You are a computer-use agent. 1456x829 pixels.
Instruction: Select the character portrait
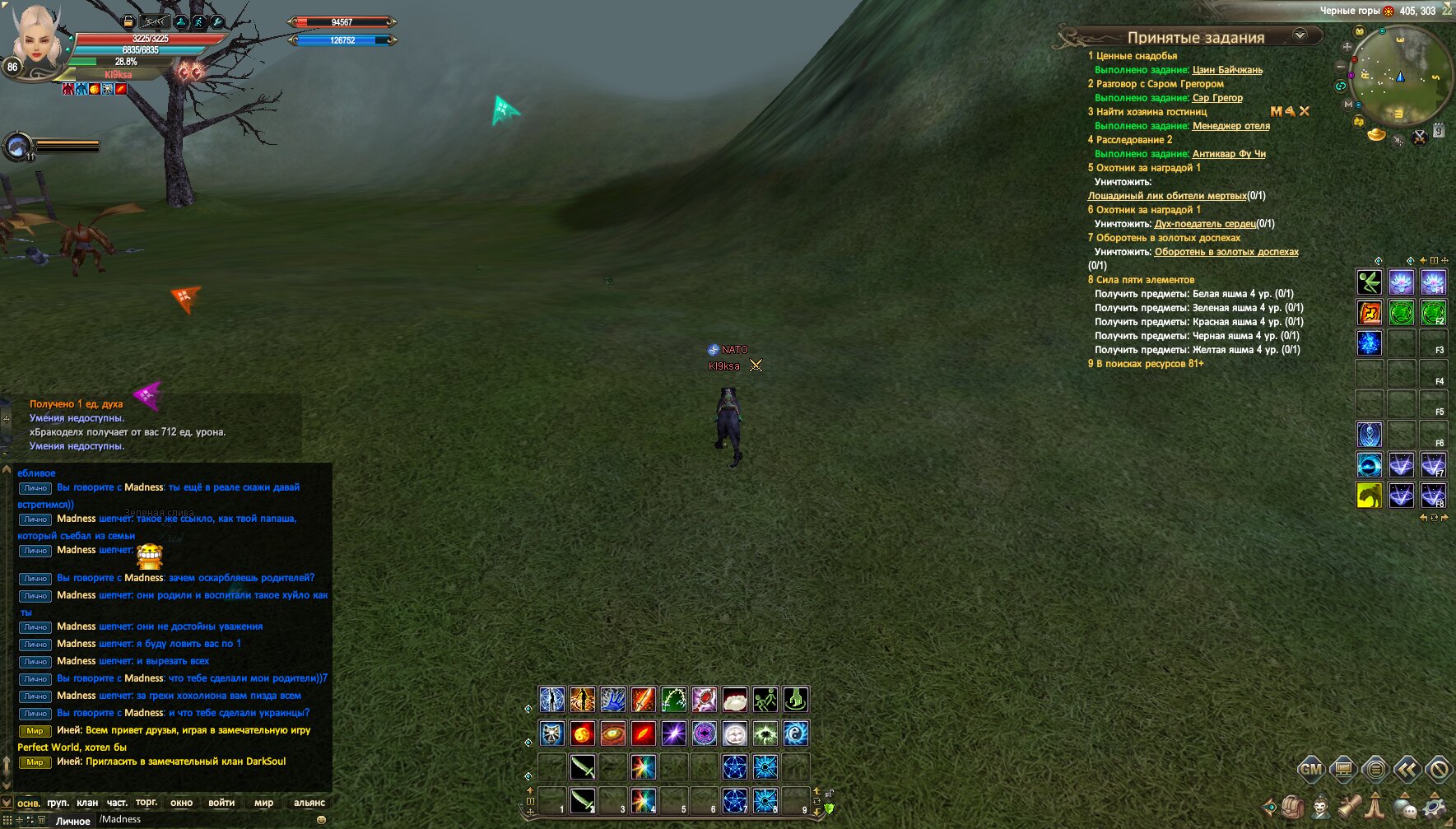click(x=37, y=37)
